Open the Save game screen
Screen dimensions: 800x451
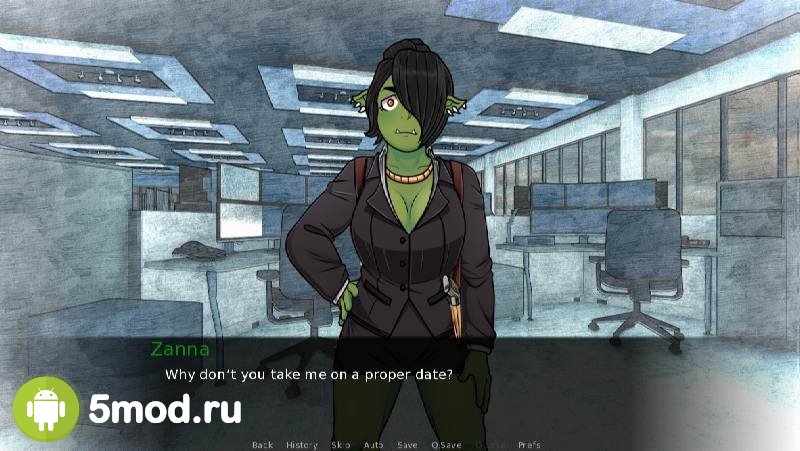tap(407, 444)
